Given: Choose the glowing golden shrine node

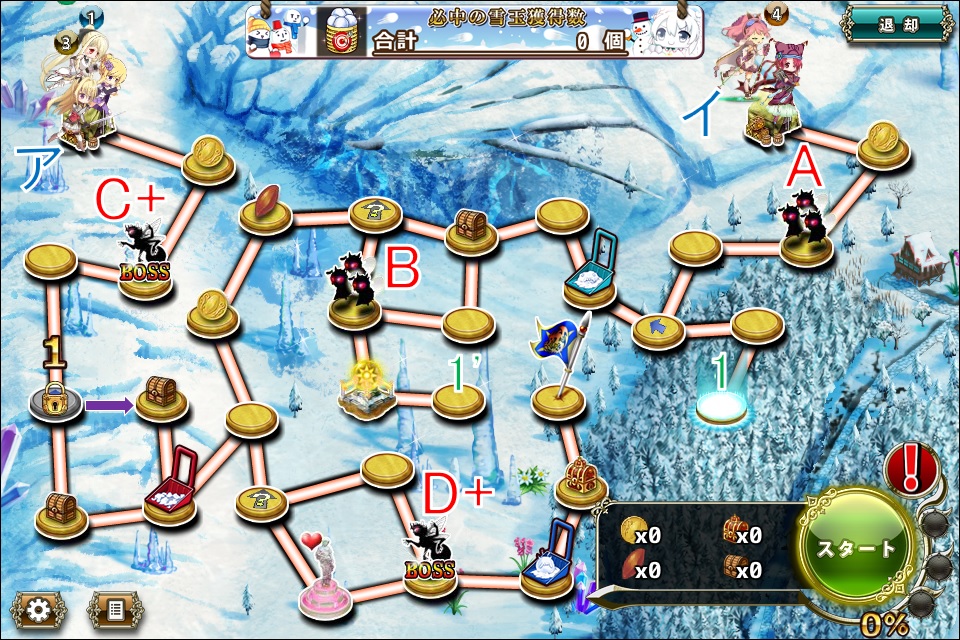Looking at the screenshot, I should tap(366, 388).
